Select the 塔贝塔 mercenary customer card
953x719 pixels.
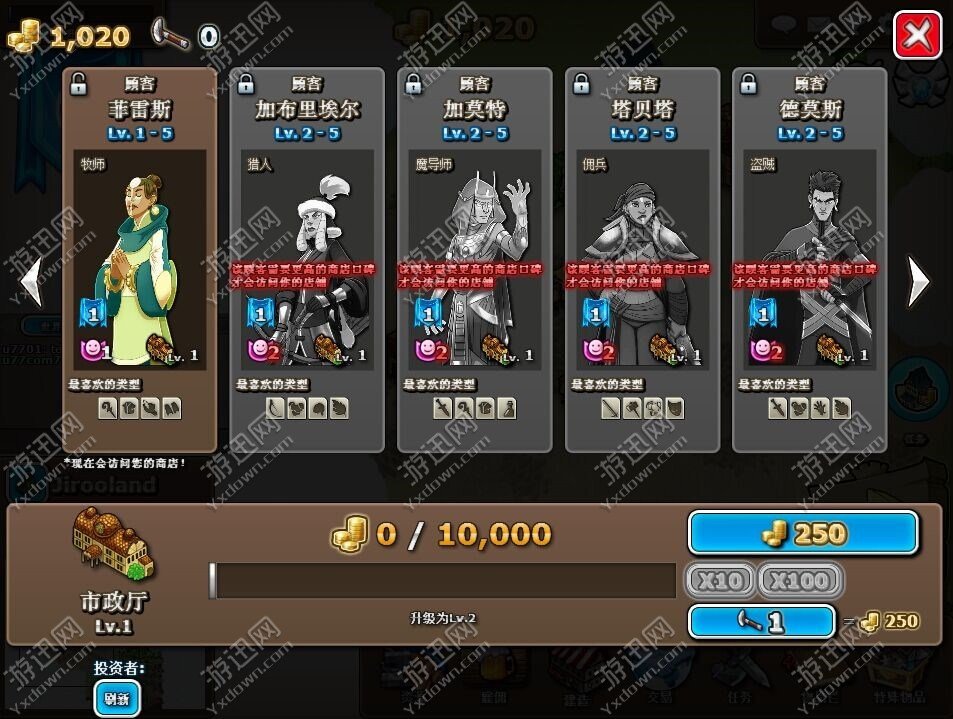[643, 260]
